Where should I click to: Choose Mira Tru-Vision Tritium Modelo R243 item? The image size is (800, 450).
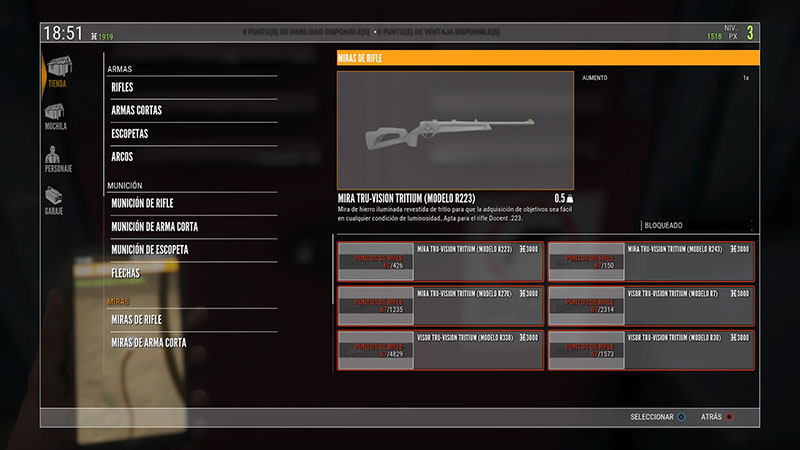651,262
